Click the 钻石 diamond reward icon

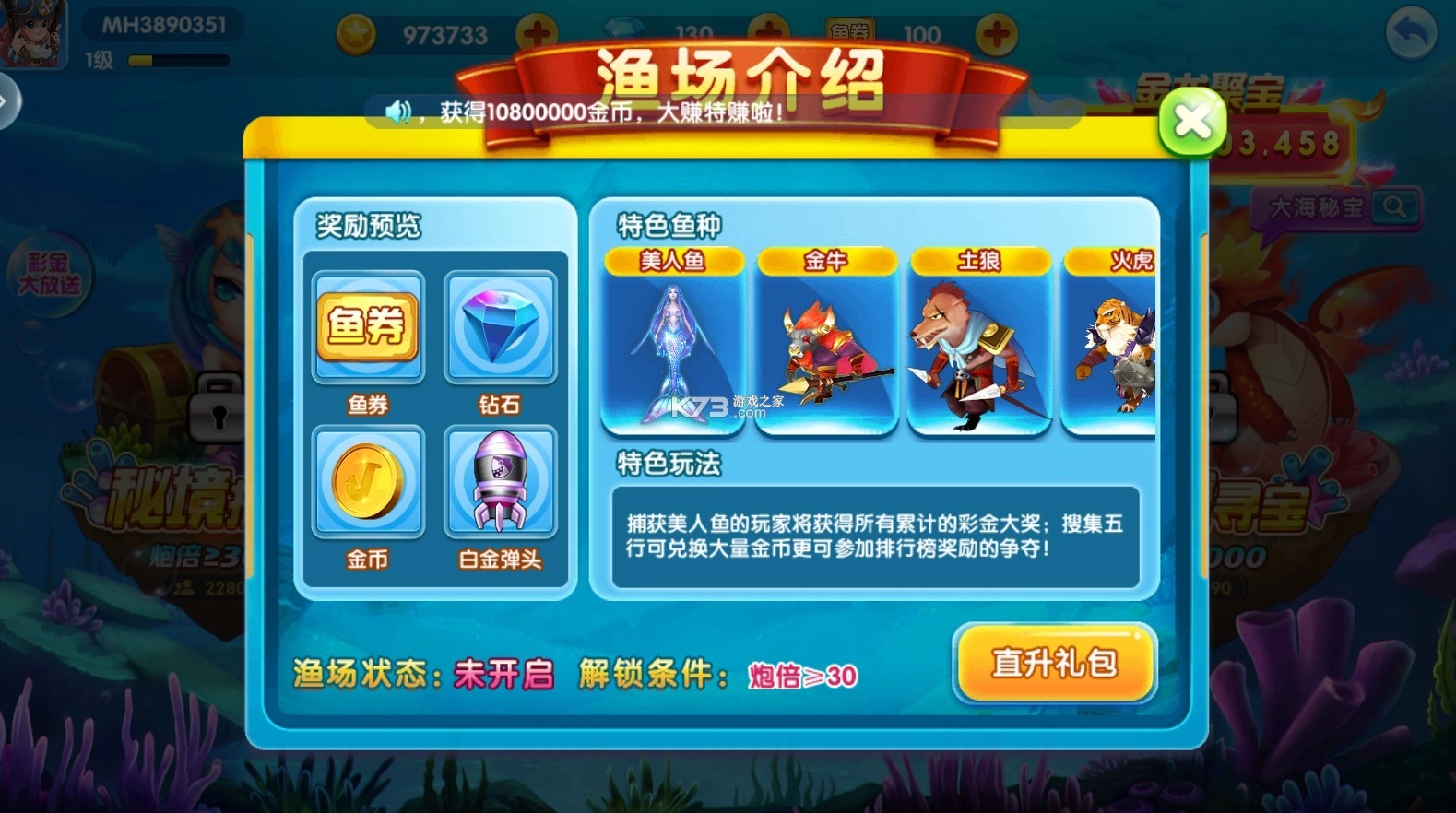click(501, 326)
